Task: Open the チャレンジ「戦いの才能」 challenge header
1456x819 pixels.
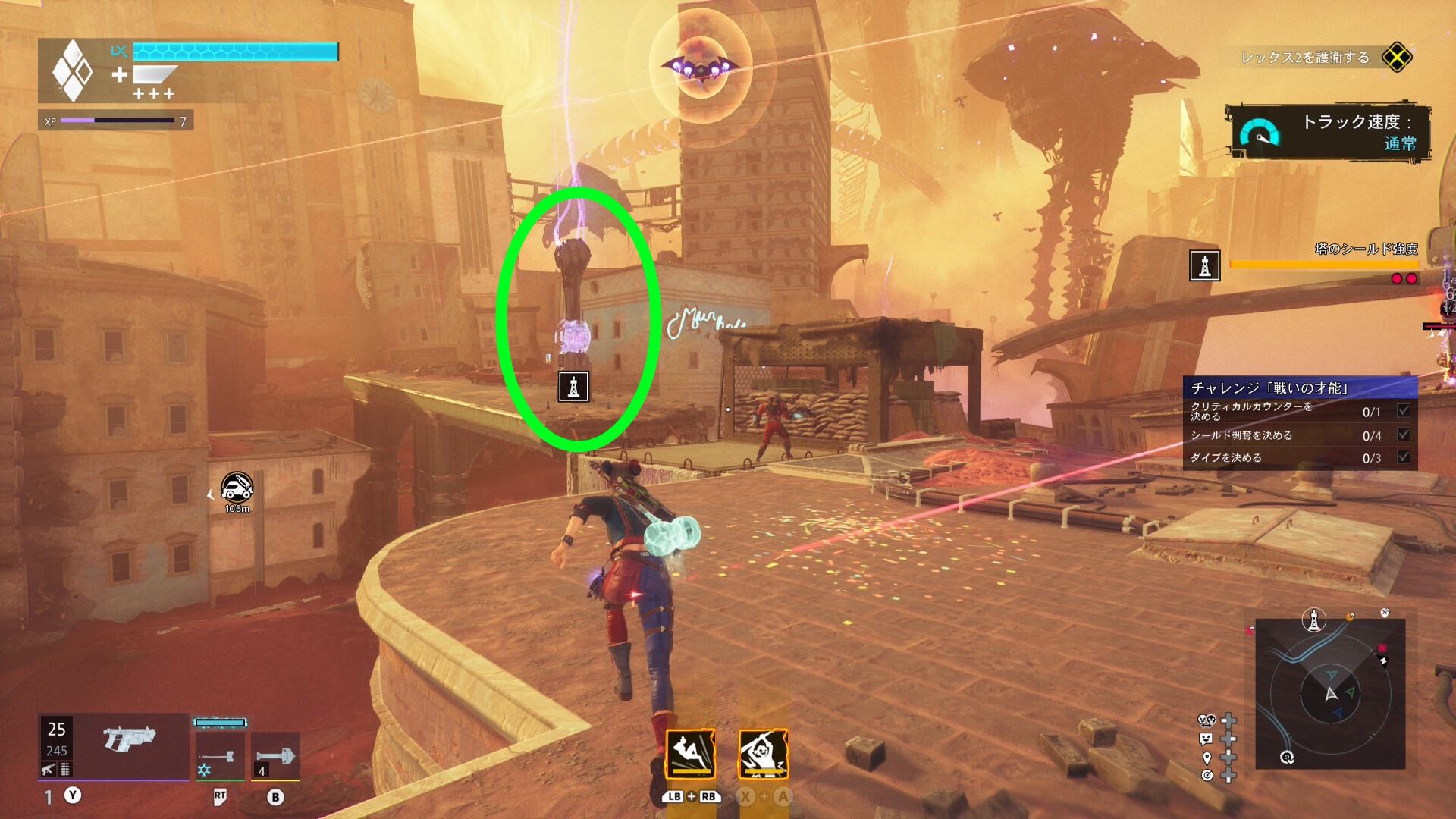Action: [1300, 388]
